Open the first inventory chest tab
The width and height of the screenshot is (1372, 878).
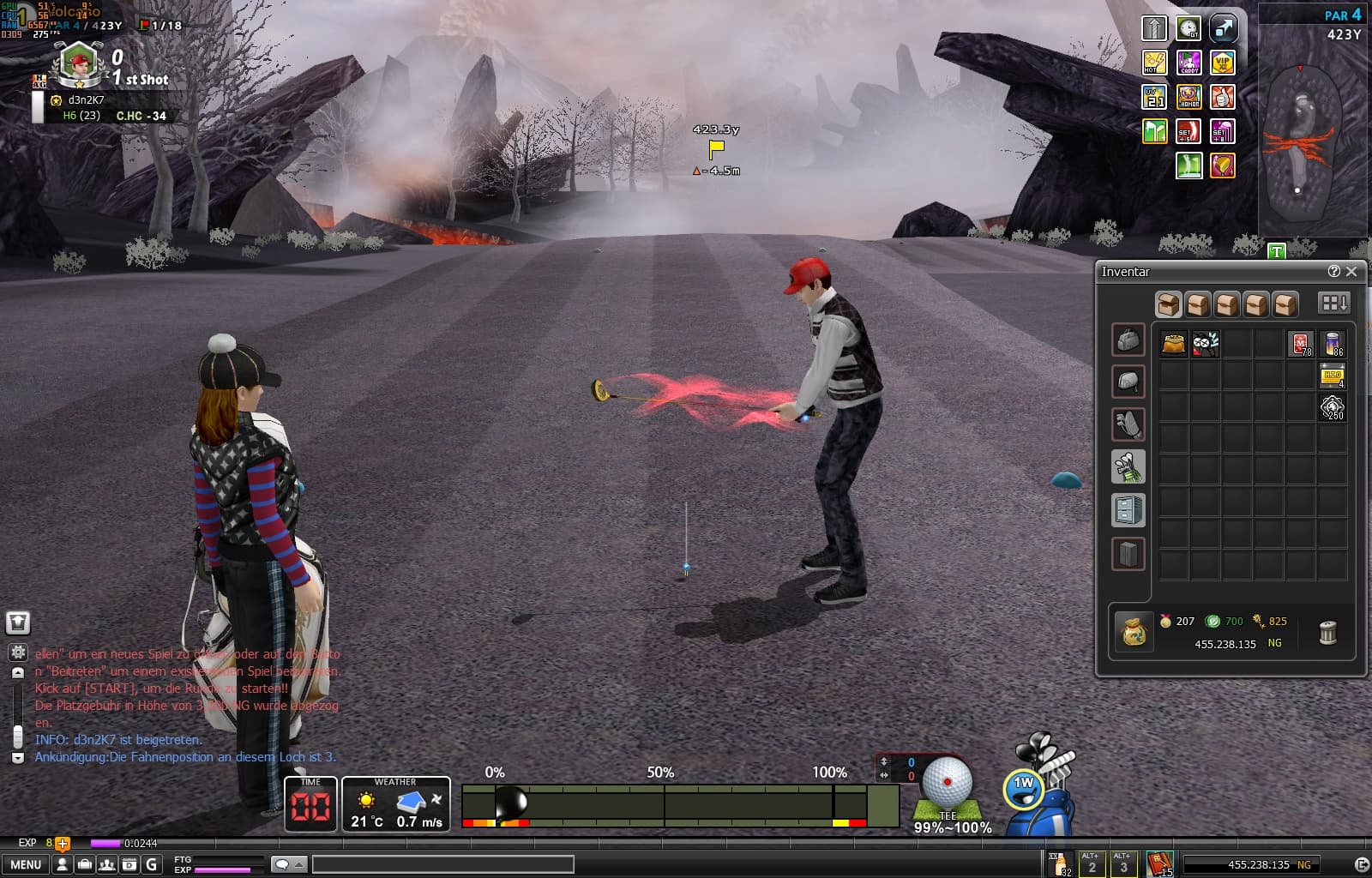[x=1168, y=304]
